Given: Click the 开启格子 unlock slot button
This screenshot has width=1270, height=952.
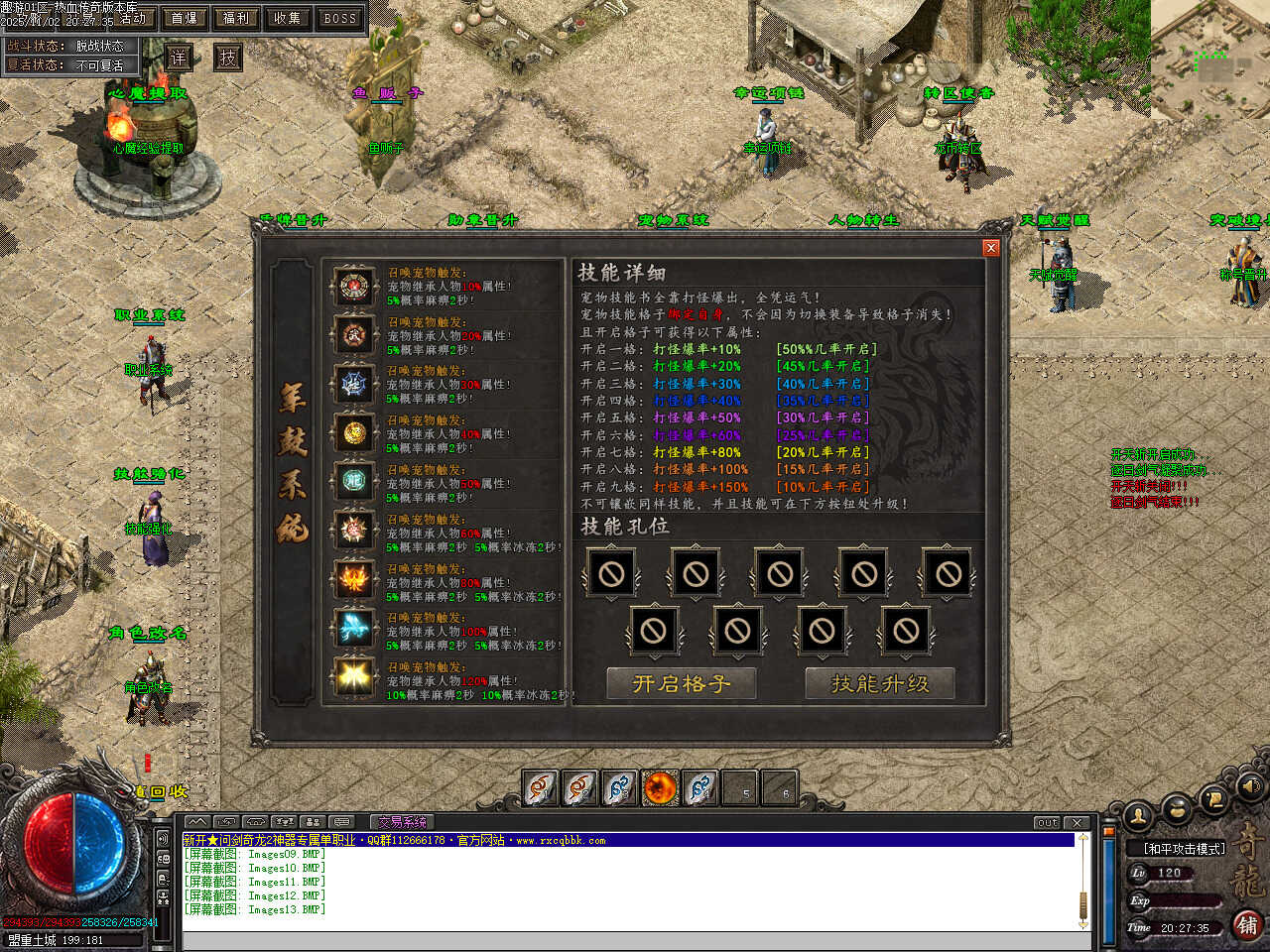Looking at the screenshot, I should point(682,683).
